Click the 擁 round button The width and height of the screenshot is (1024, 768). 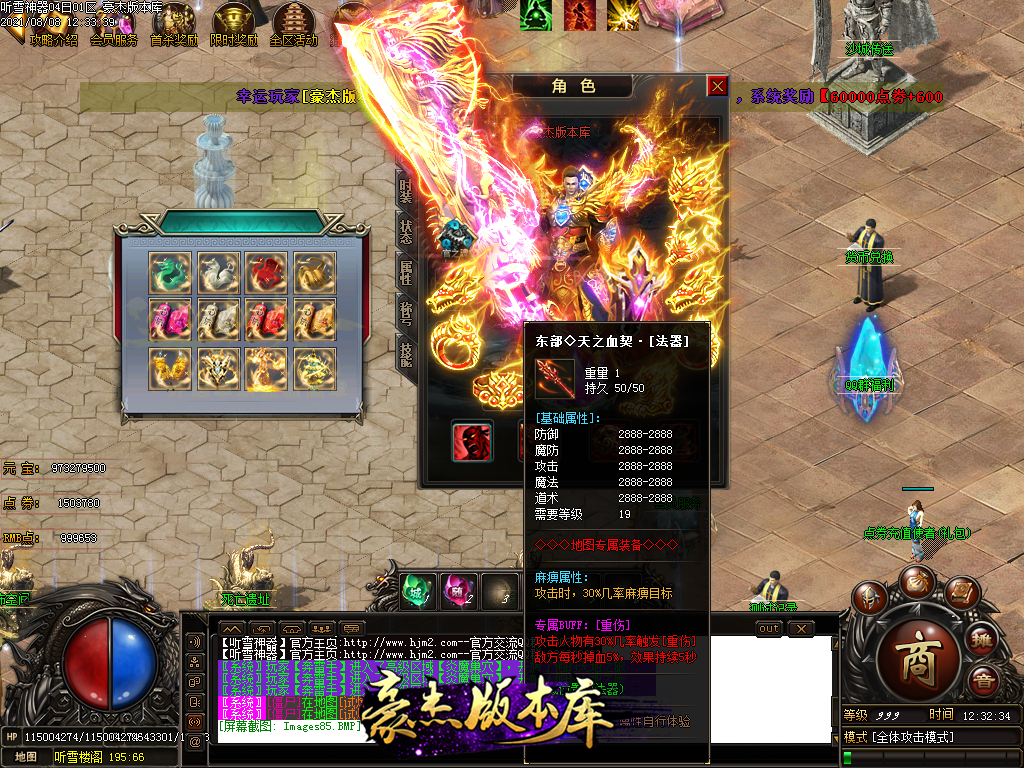click(982, 640)
